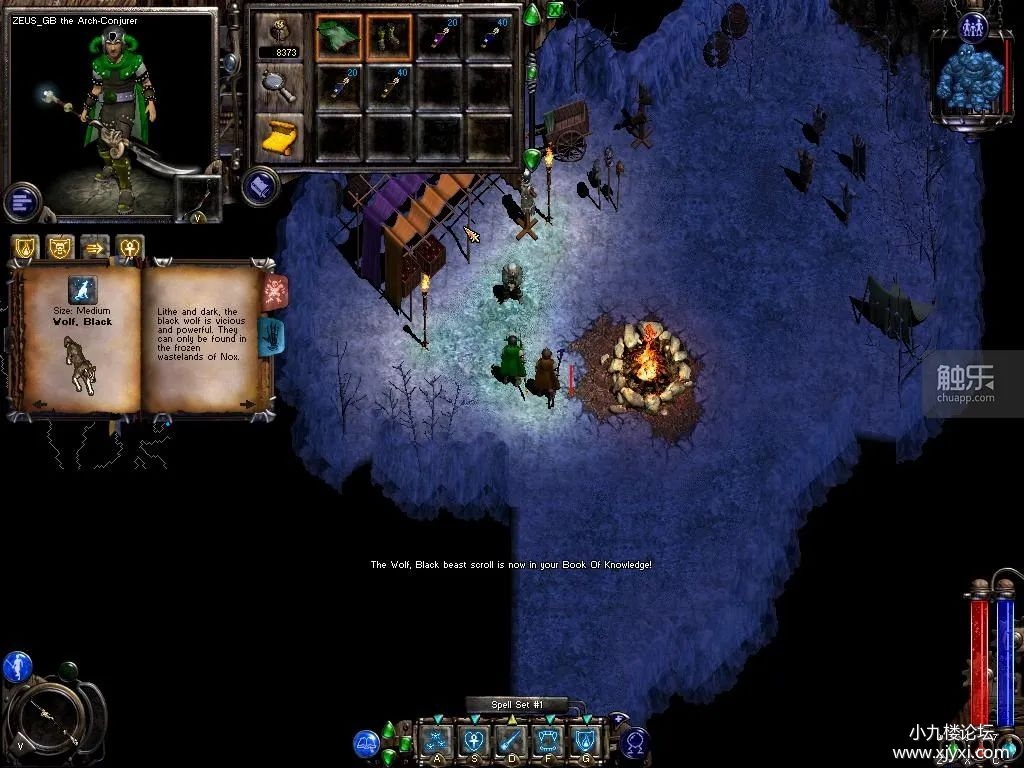Turn to the previous book page arrow
The image size is (1024, 768).
[39, 403]
